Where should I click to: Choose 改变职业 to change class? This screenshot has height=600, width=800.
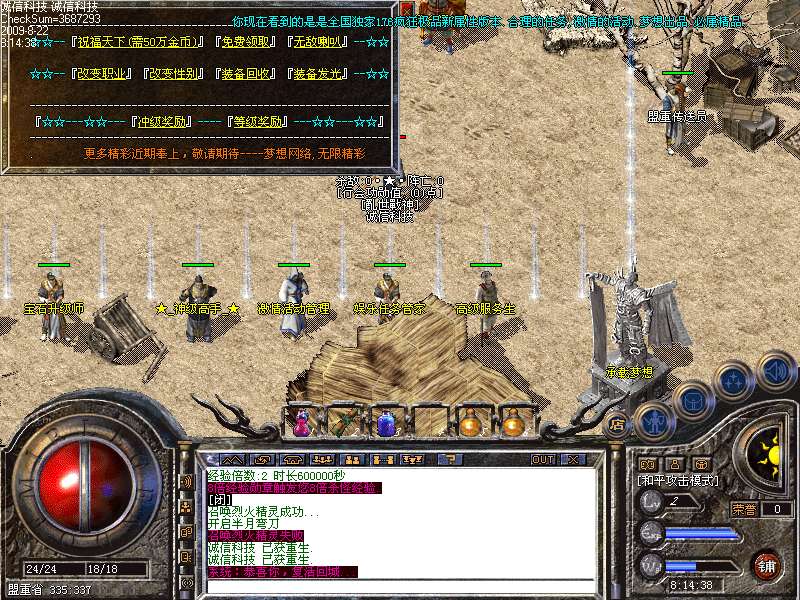click(x=101, y=74)
